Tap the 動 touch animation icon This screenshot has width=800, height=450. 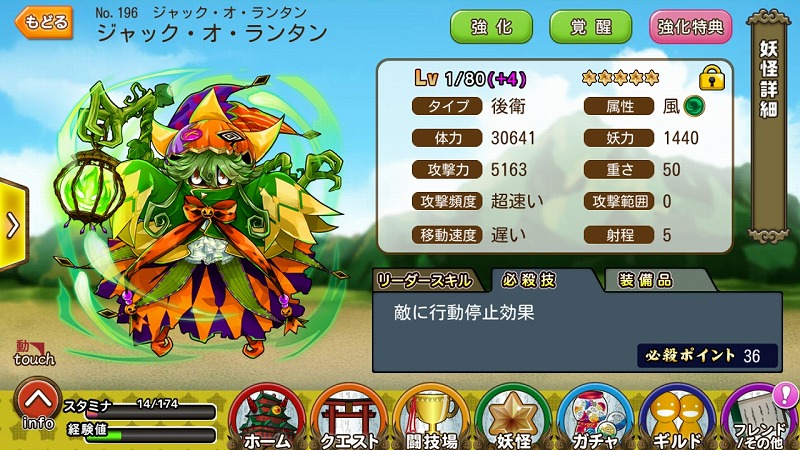click(33, 352)
